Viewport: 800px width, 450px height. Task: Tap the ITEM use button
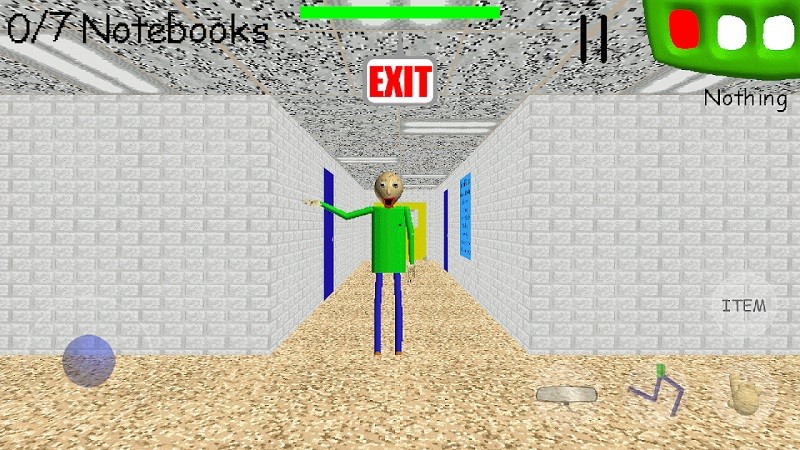click(743, 305)
